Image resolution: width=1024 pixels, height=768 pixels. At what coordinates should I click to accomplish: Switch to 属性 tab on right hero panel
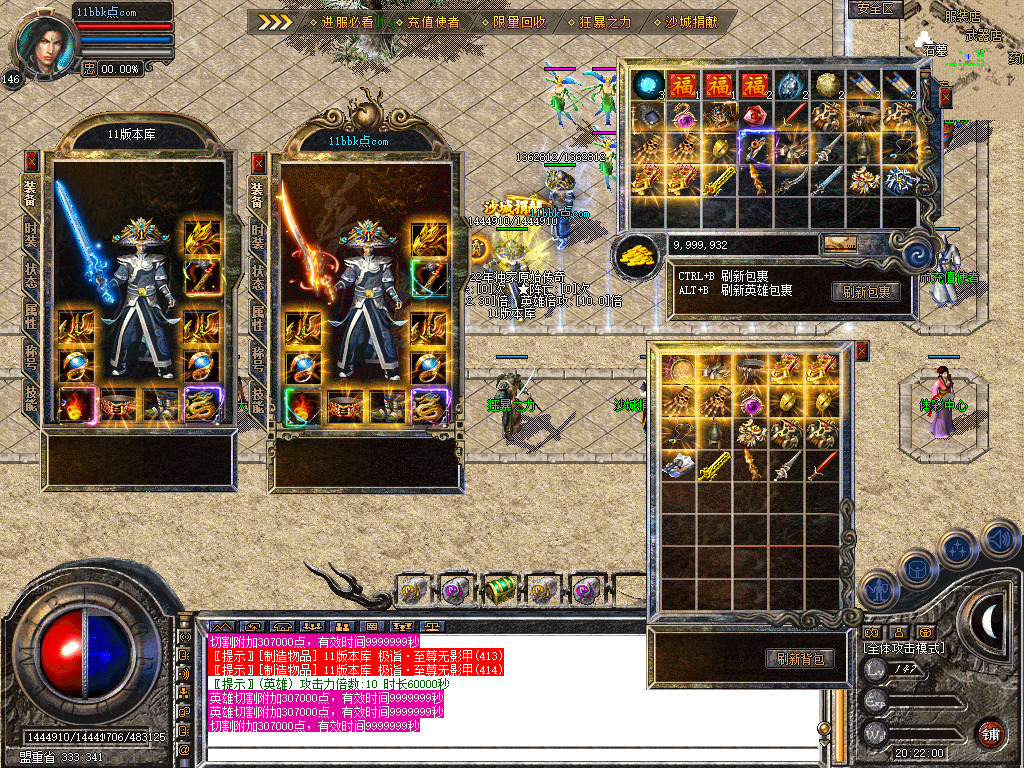click(x=258, y=316)
